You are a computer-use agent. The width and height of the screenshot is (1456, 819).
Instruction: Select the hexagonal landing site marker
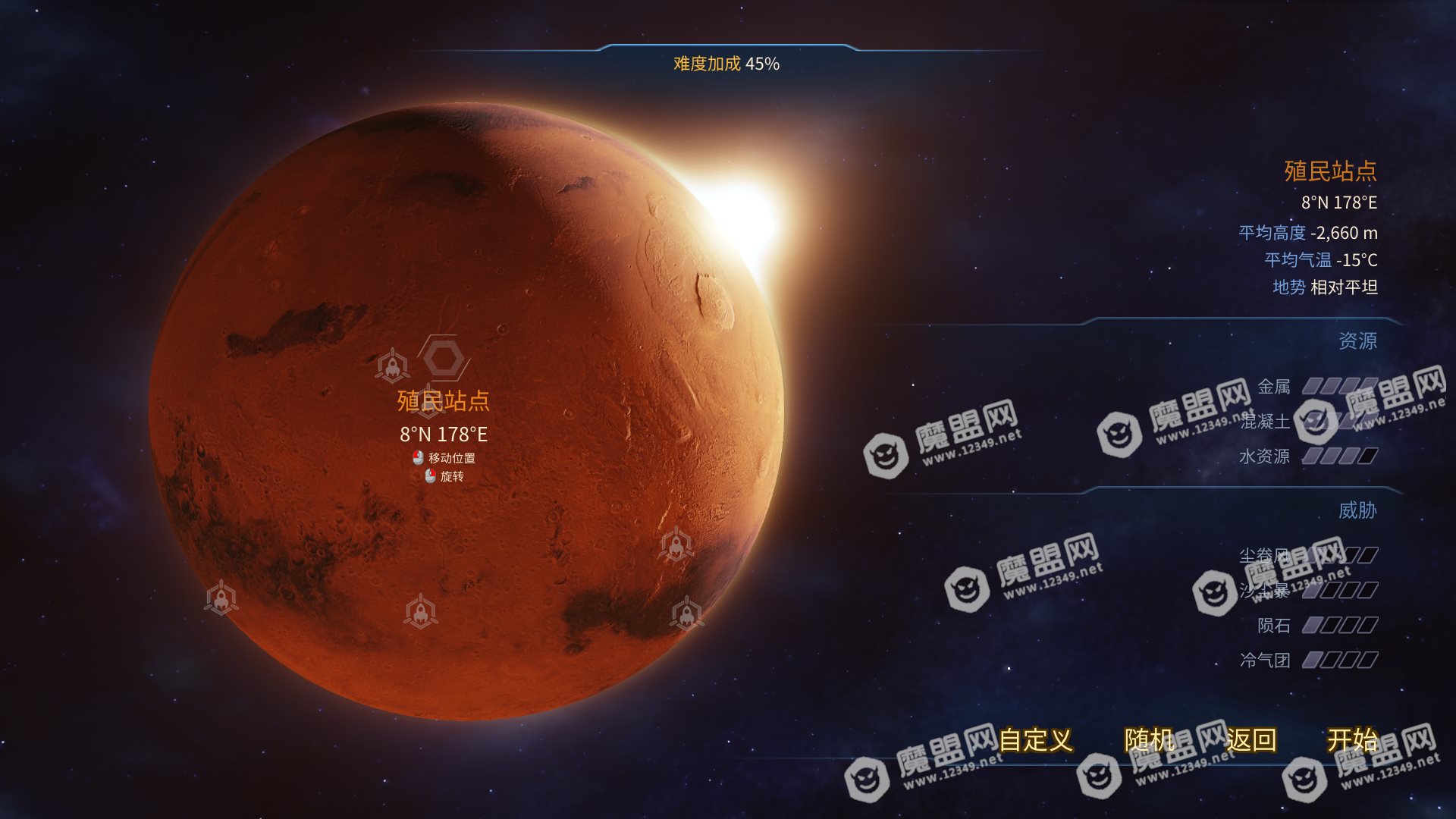[x=444, y=359]
